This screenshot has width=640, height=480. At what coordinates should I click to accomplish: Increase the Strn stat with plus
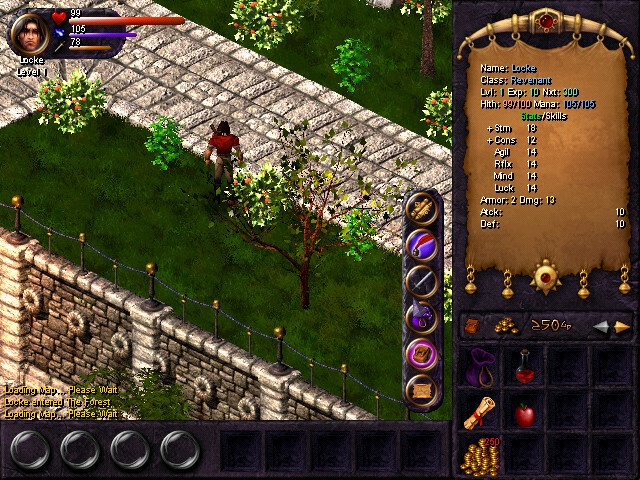[x=489, y=128]
